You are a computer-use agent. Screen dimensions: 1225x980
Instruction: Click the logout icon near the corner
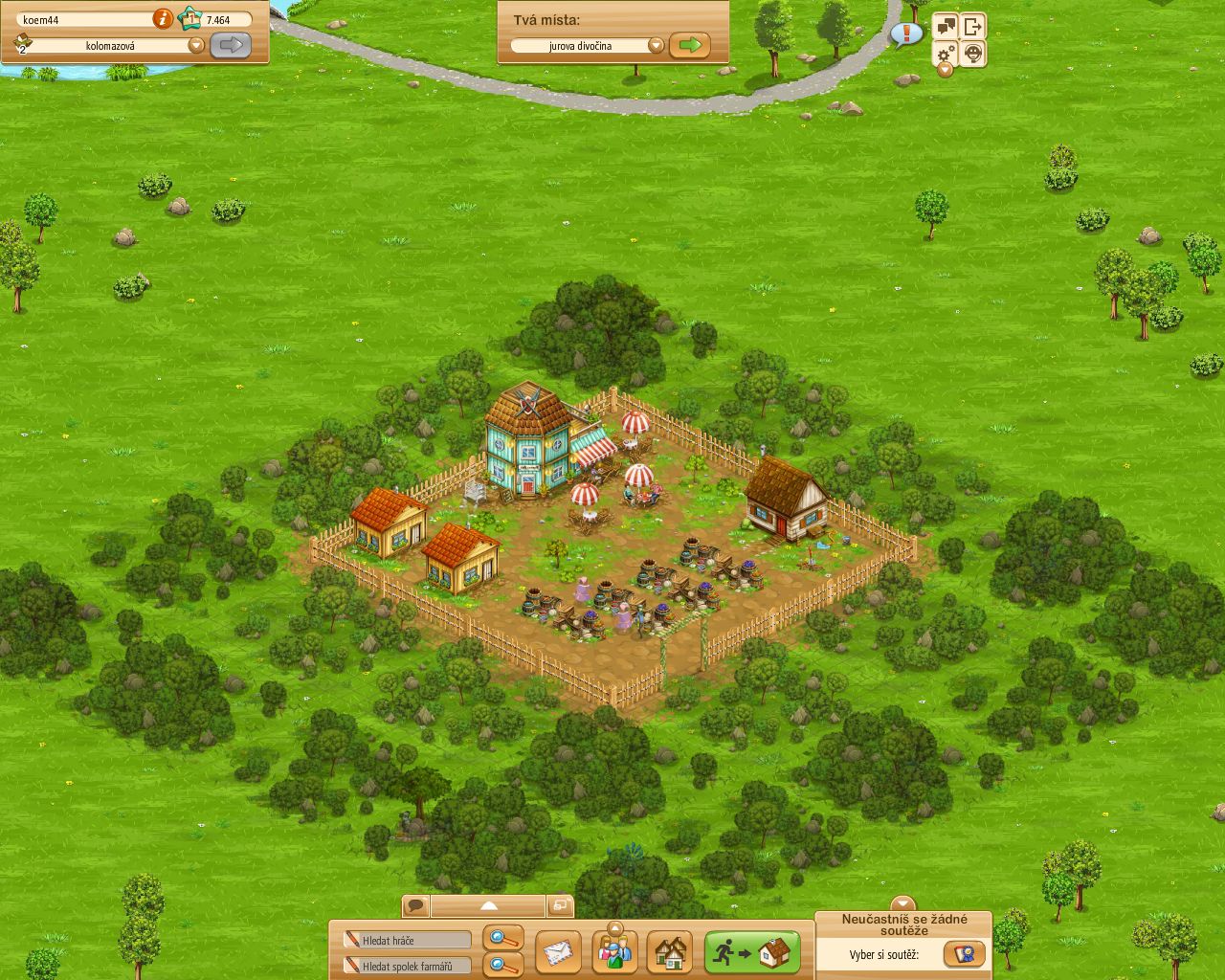[x=972, y=25]
